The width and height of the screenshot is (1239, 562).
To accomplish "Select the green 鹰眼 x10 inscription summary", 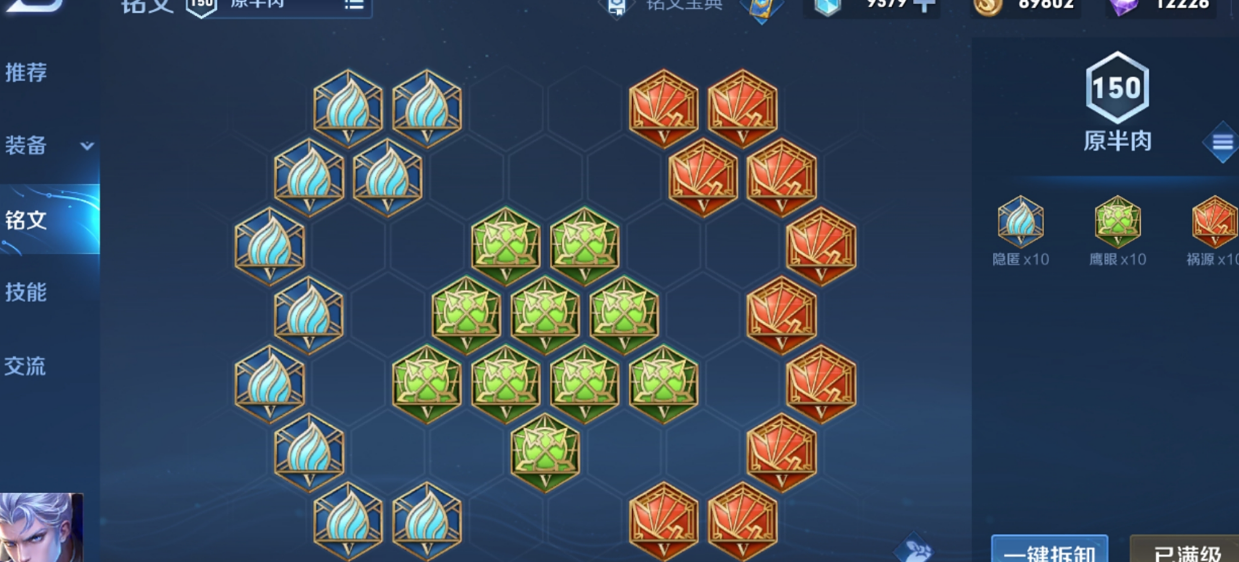I will [1117, 230].
